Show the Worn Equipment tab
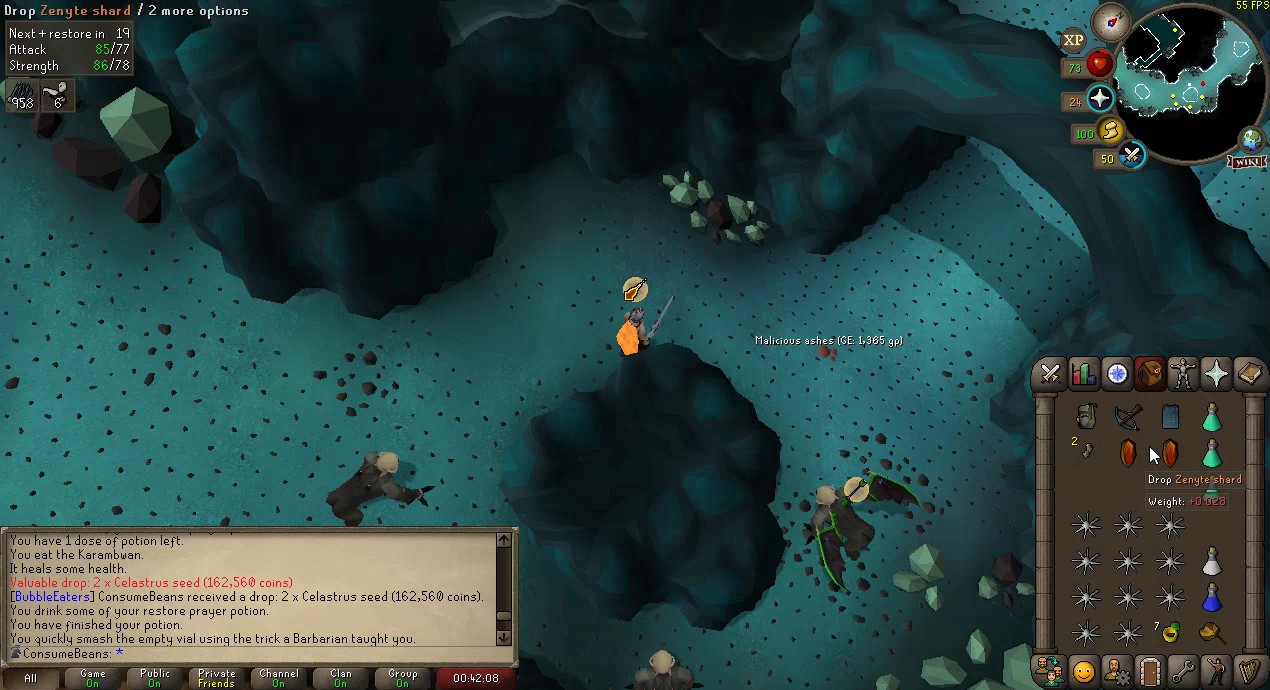 pyautogui.click(x=1183, y=374)
